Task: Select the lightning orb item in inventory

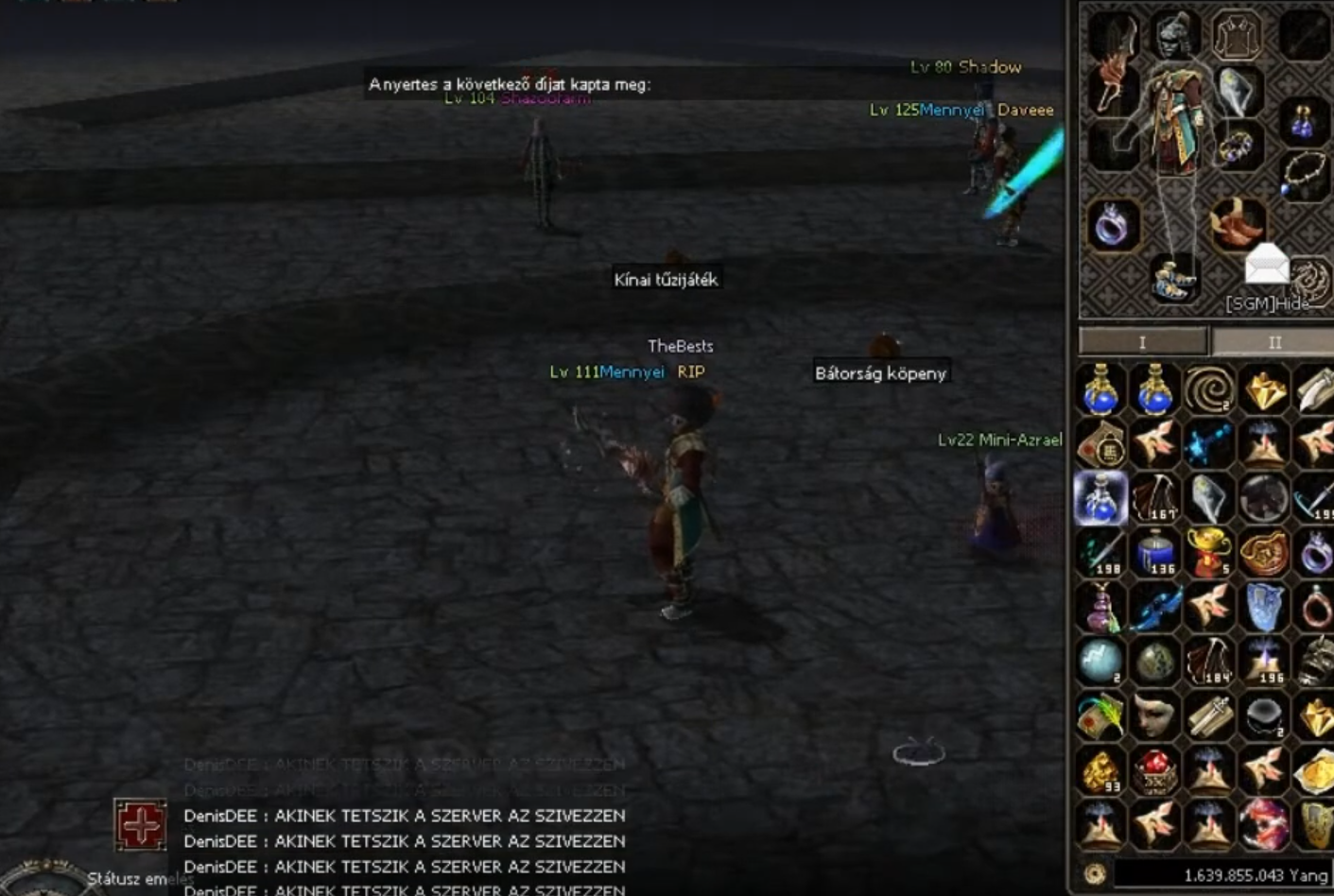Action: pyautogui.click(x=1100, y=662)
